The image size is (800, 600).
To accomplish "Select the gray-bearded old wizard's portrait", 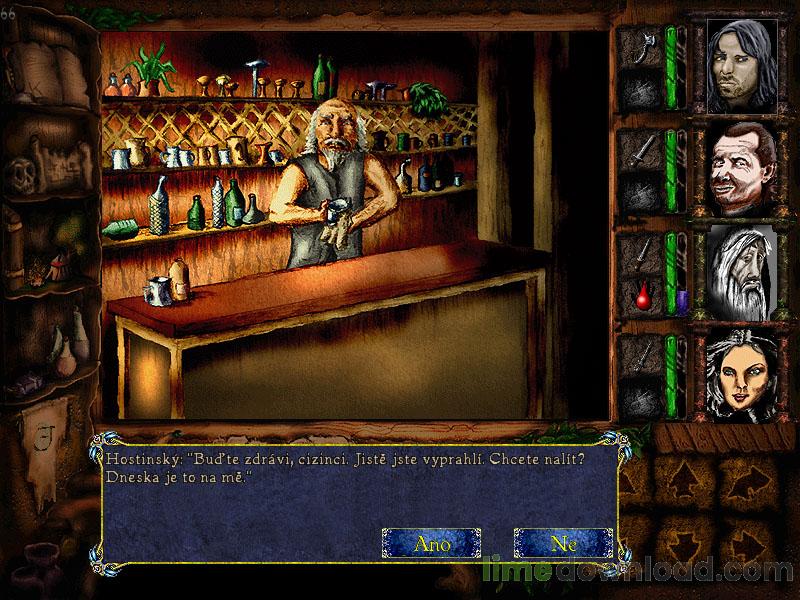I will point(745,271).
